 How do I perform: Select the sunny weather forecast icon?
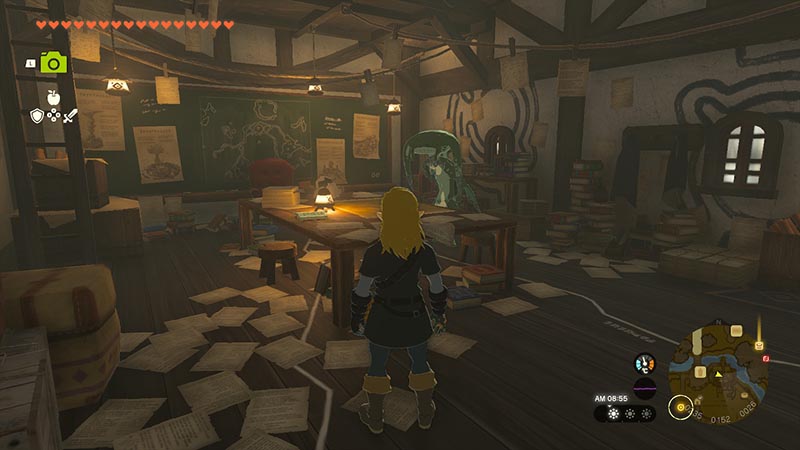click(x=613, y=413)
